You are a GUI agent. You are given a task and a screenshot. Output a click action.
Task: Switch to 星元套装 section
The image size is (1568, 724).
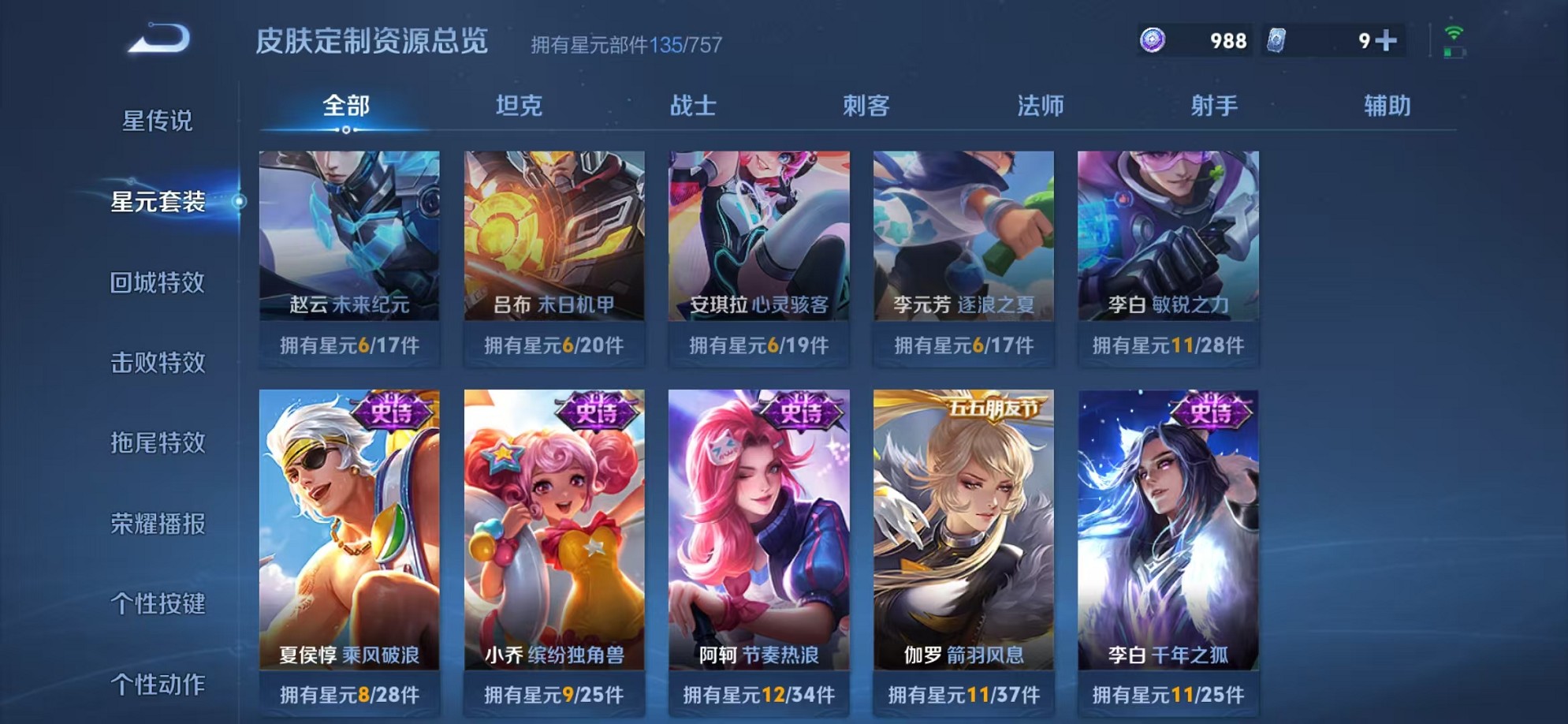pyautogui.click(x=156, y=203)
